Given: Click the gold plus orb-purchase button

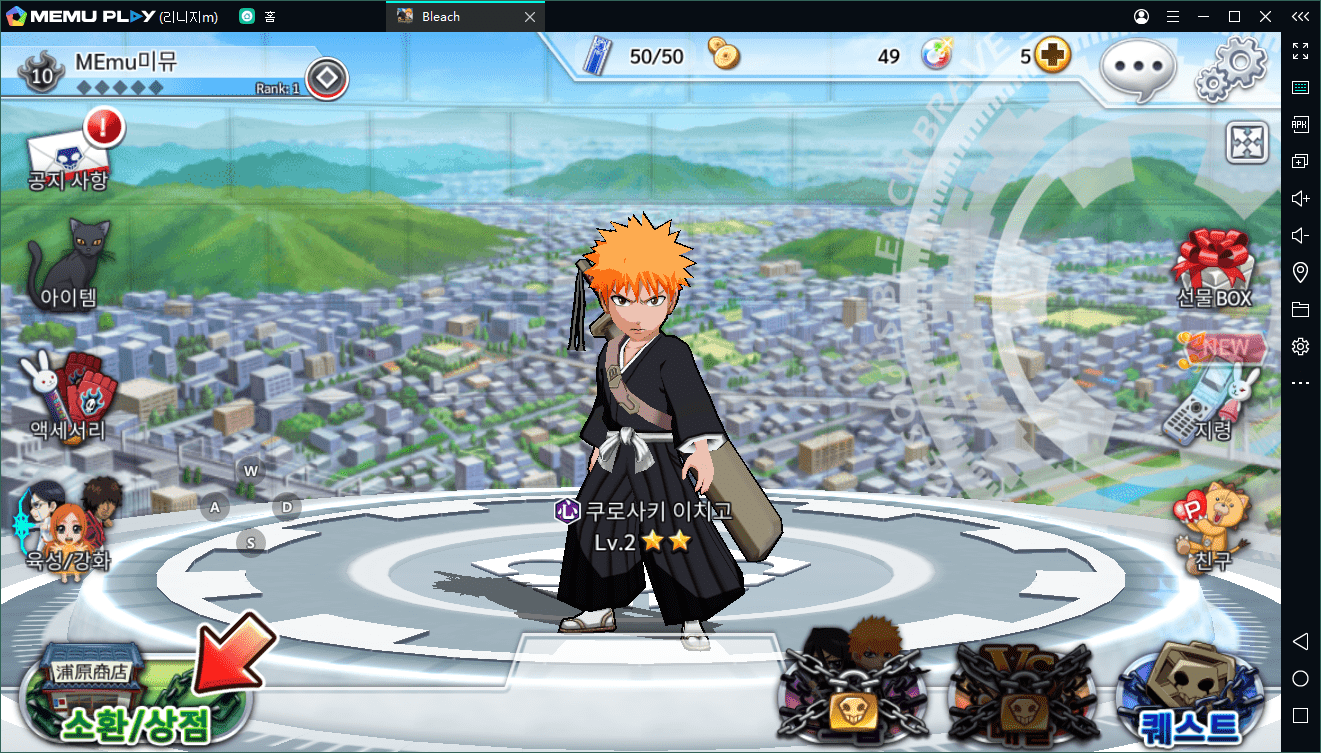Looking at the screenshot, I should 1052,56.
